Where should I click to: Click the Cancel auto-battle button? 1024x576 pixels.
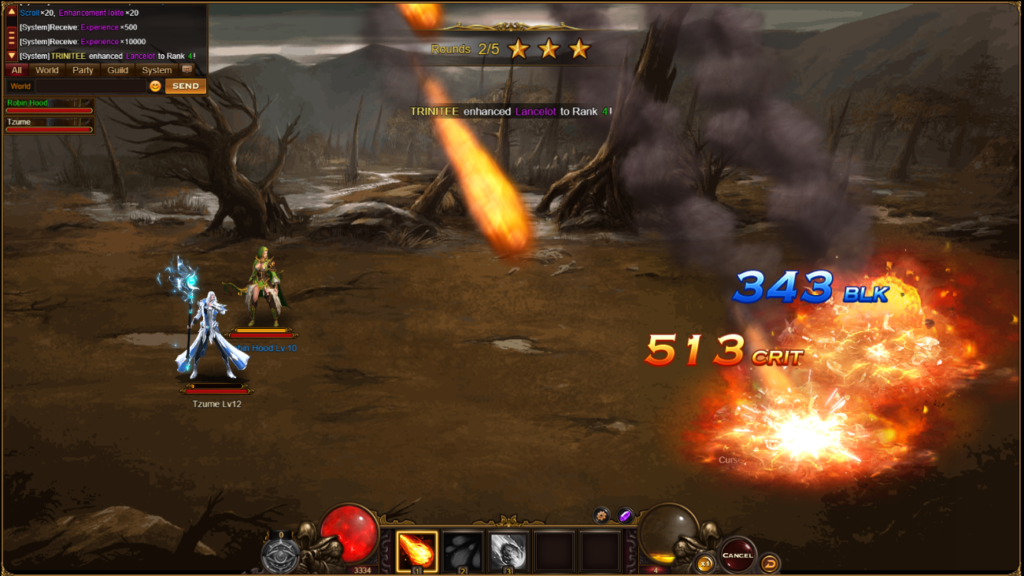pyautogui.click(x=738, y=554)
